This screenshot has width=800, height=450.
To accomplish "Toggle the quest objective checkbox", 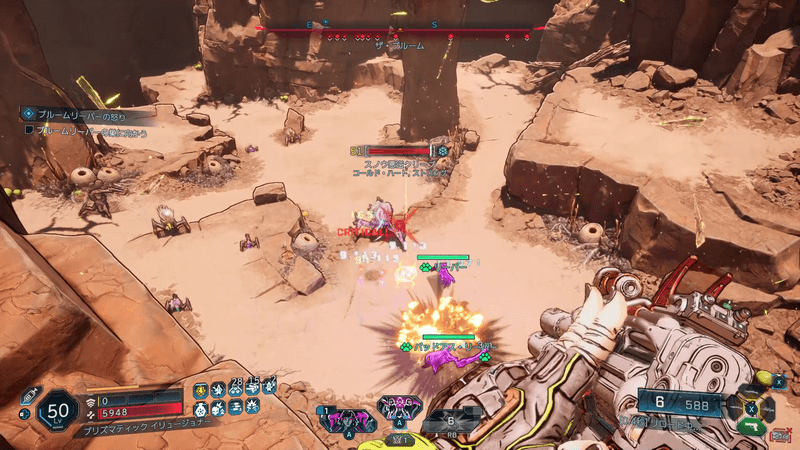I will point(29,130).
